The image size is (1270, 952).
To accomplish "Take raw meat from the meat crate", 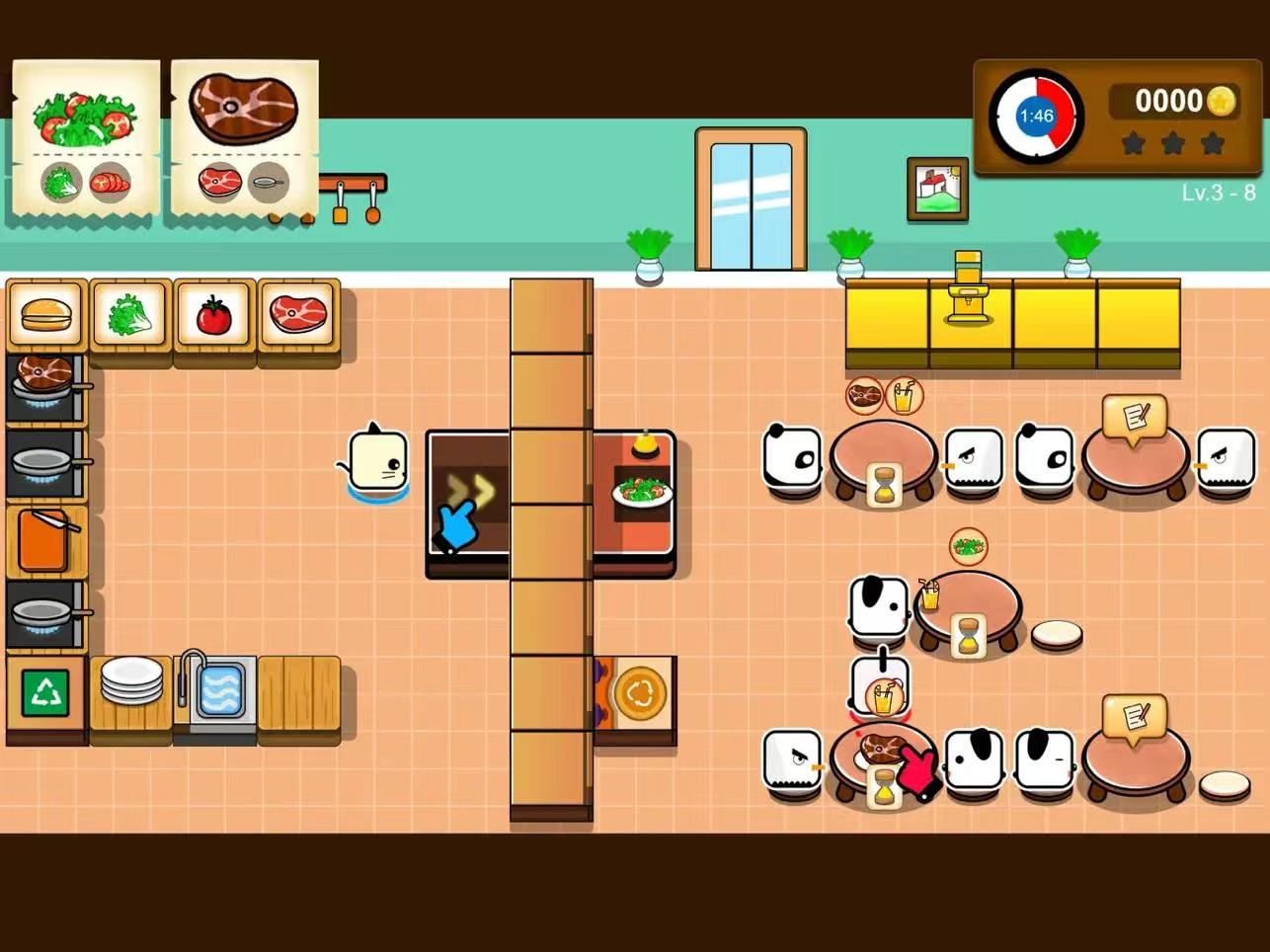I will pos(298,315).
